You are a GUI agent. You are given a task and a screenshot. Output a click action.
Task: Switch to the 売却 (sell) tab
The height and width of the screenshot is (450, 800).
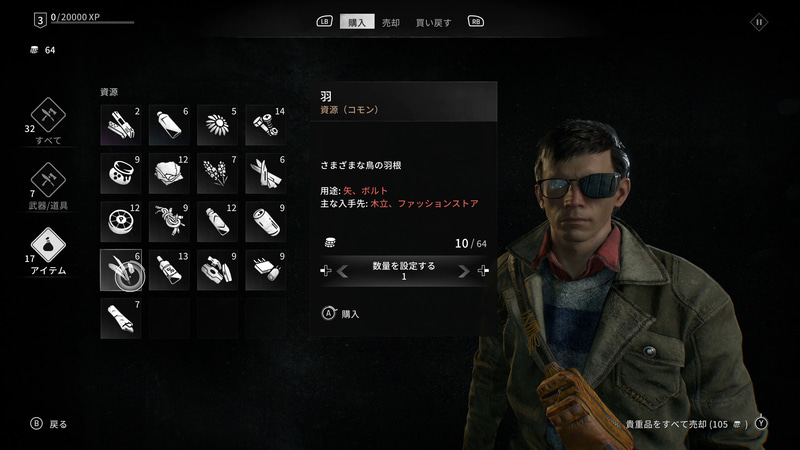(391, 21)
